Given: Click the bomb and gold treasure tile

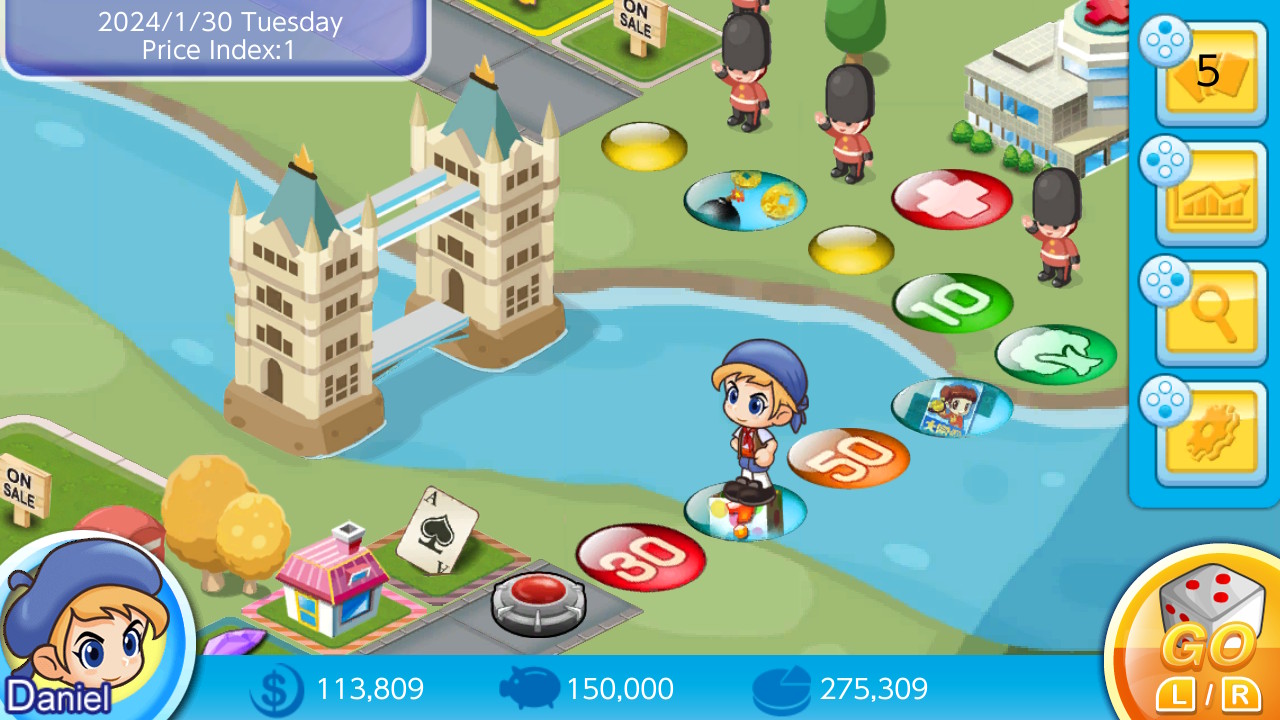Looking at the screenshot, I should click(745, 199).
